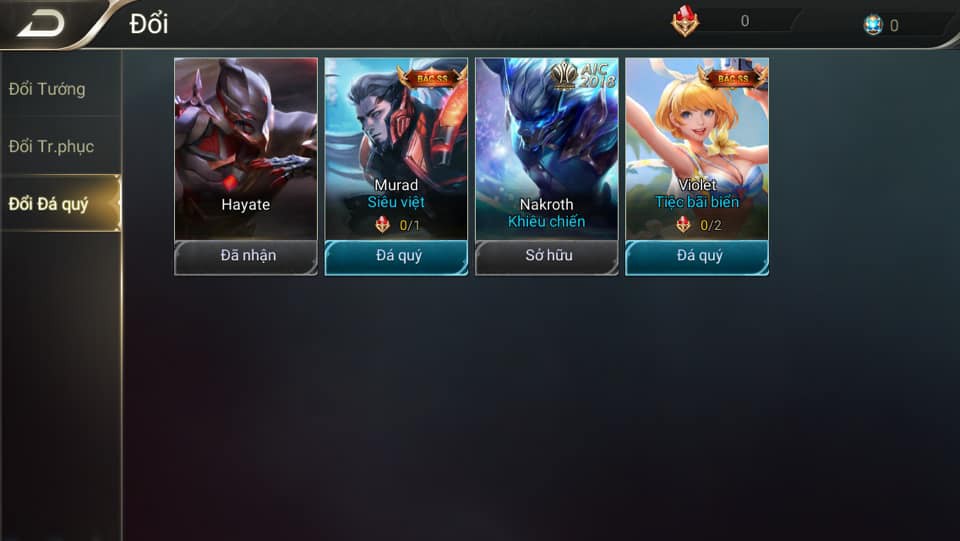Exchange gems with Murad's Đá quý button

[396, 256]
